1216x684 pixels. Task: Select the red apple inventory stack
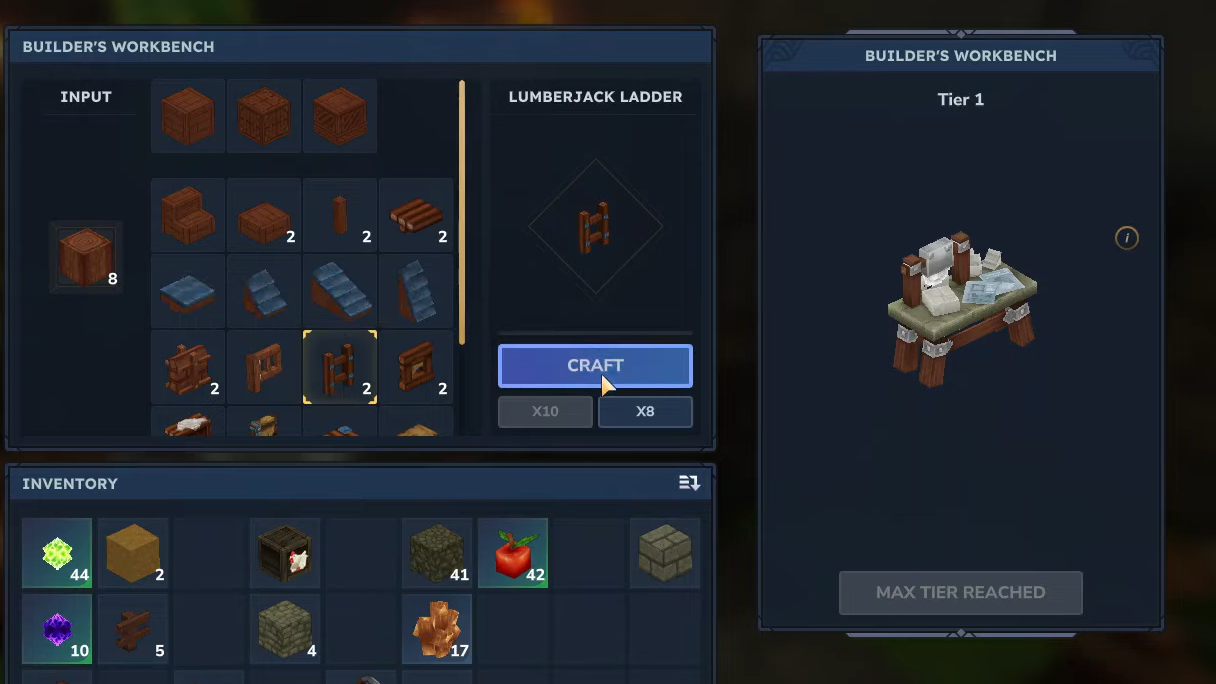(x=513, y=553)
